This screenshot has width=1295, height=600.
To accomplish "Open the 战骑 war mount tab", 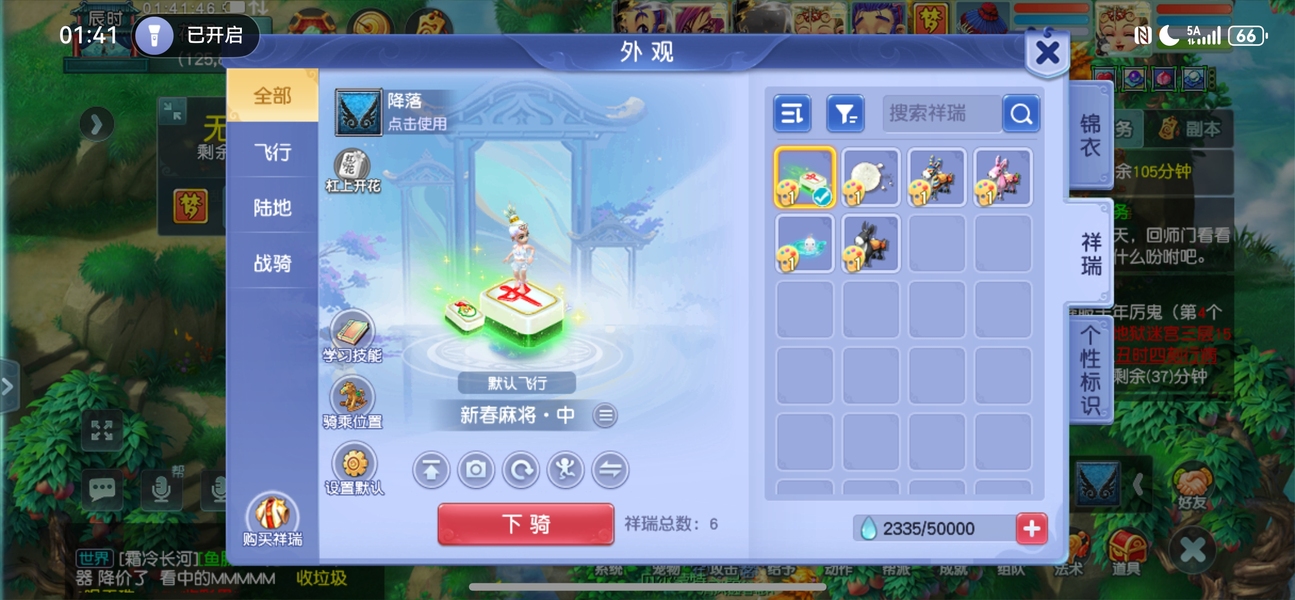I will 272,263.
